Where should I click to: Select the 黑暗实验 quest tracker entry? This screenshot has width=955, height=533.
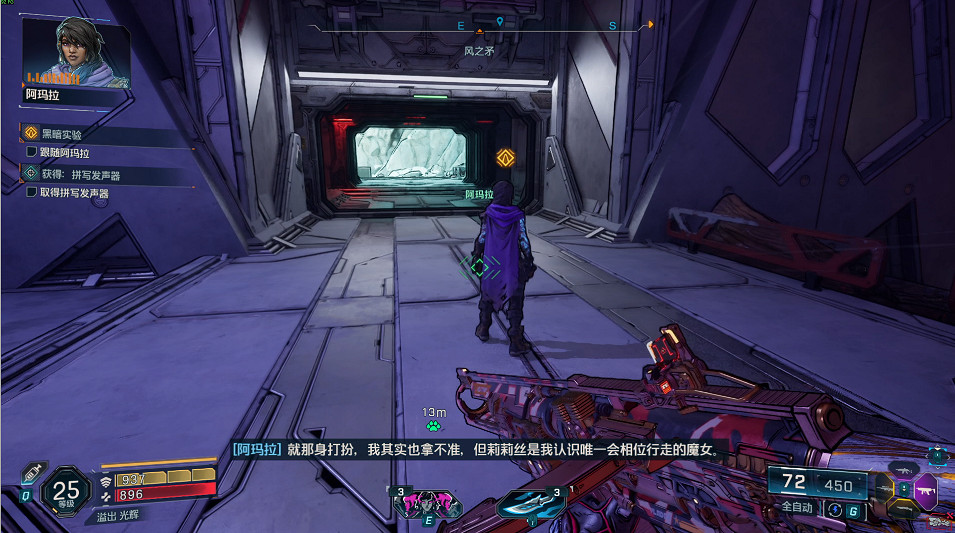[62, 134]
